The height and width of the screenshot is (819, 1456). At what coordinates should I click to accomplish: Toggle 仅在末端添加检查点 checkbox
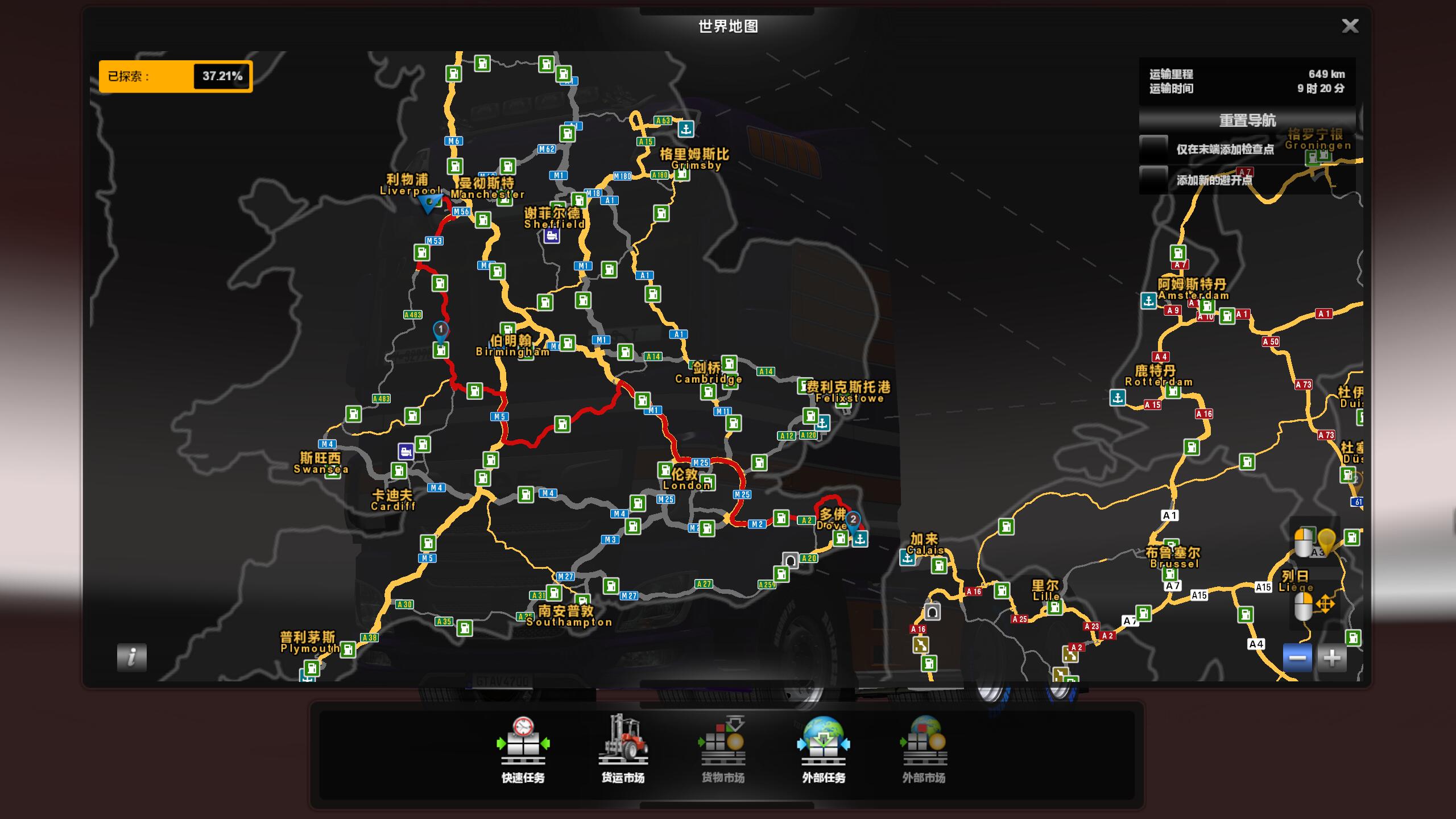point(1154,149)
